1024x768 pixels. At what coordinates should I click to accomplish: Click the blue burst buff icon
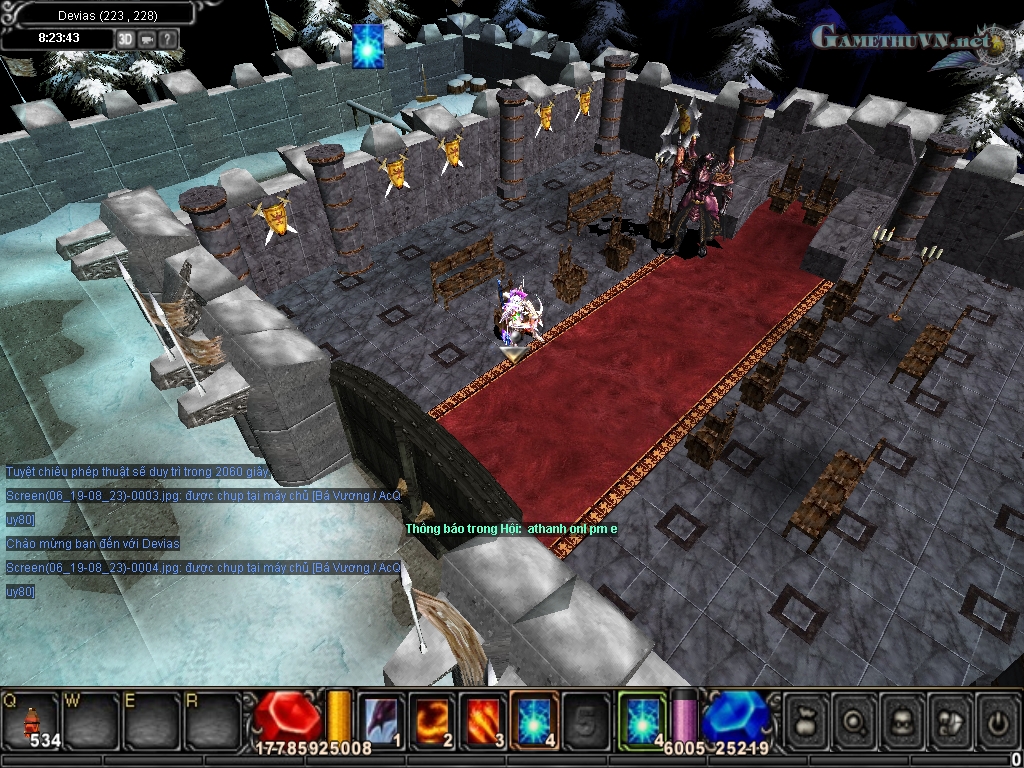(368, 47)
